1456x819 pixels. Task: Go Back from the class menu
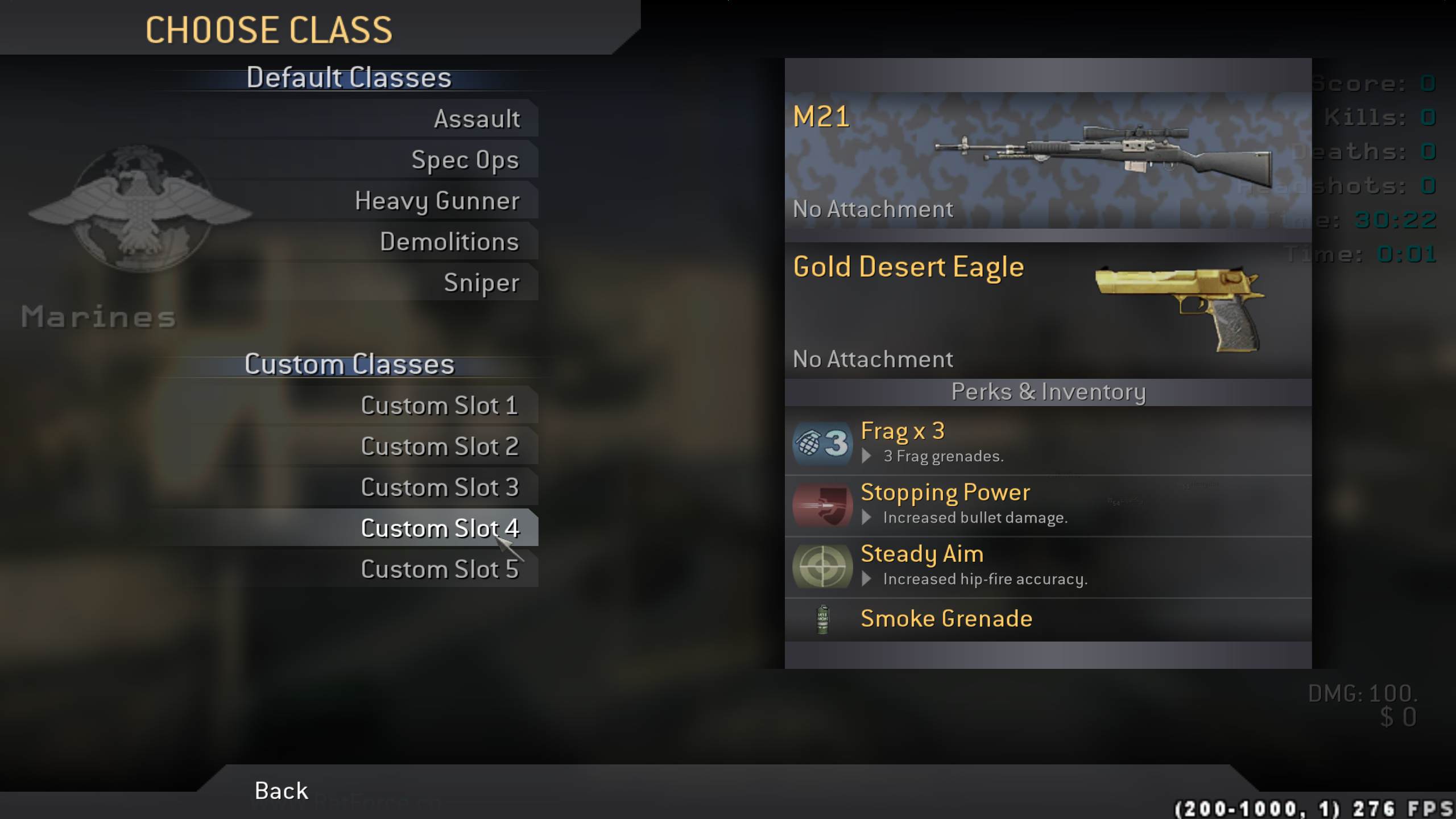[281, 791]
